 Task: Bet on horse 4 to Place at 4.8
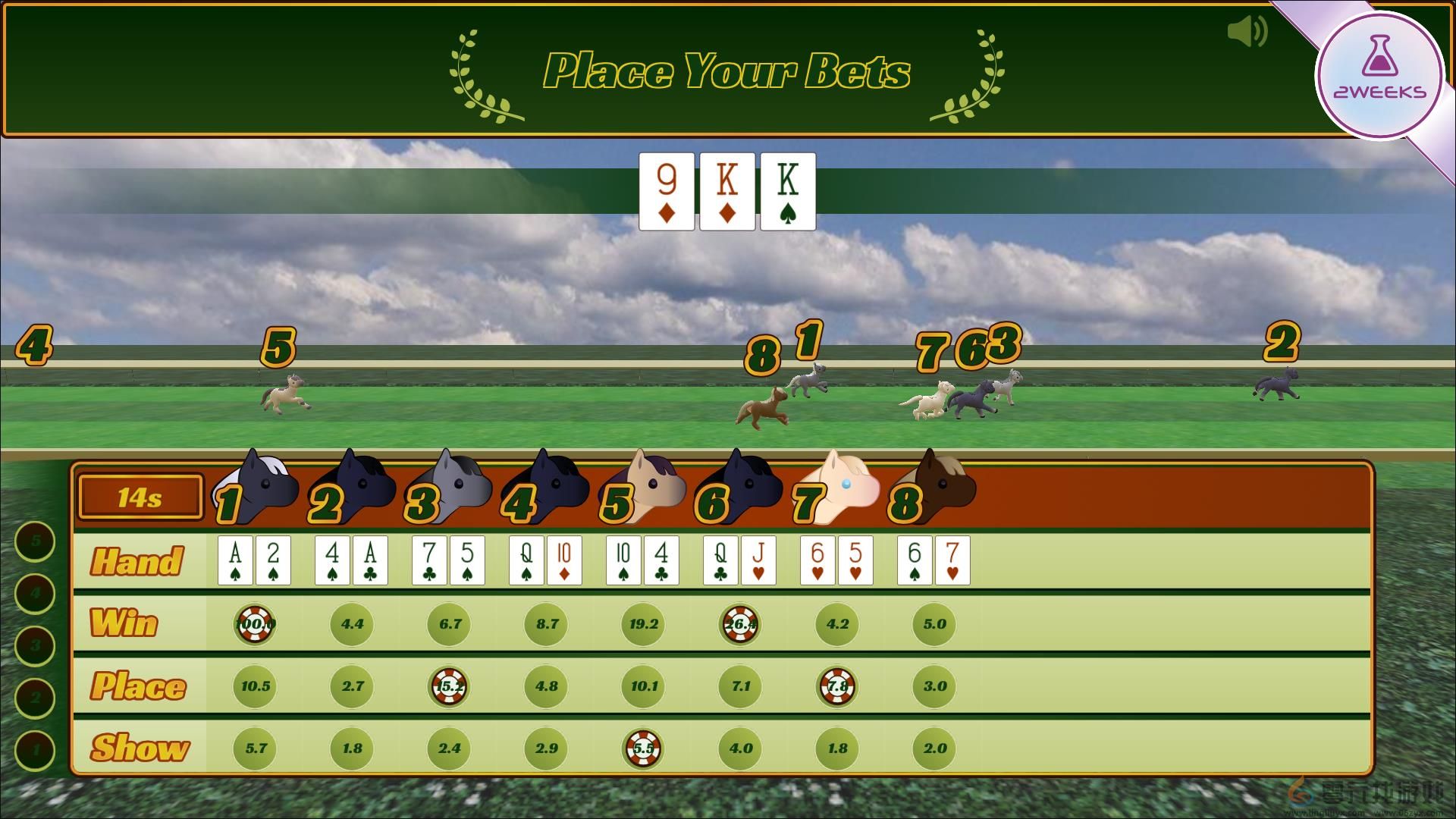pos(546,686)
